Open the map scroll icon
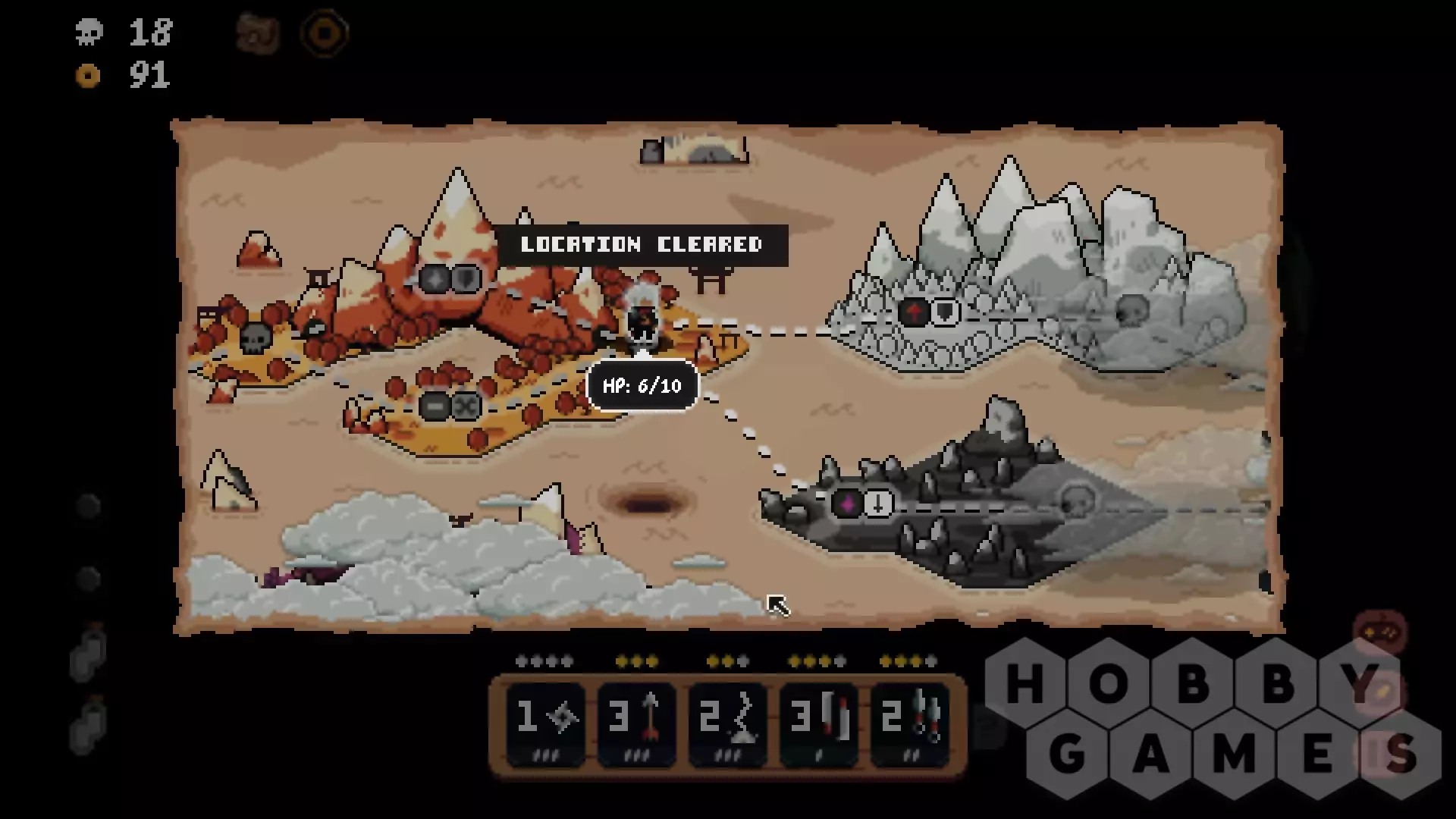 258,33
